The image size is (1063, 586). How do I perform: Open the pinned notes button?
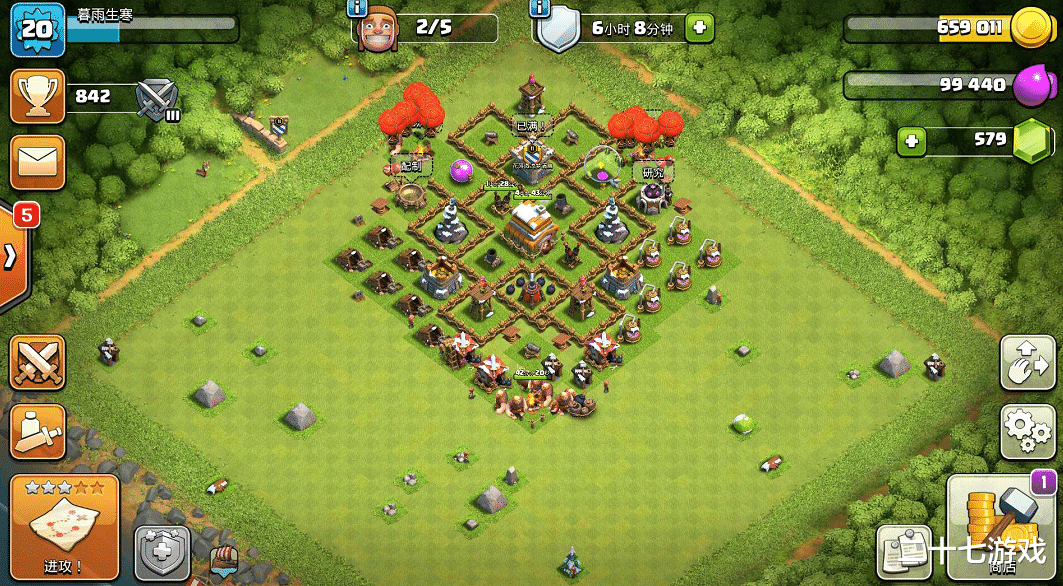904,552
